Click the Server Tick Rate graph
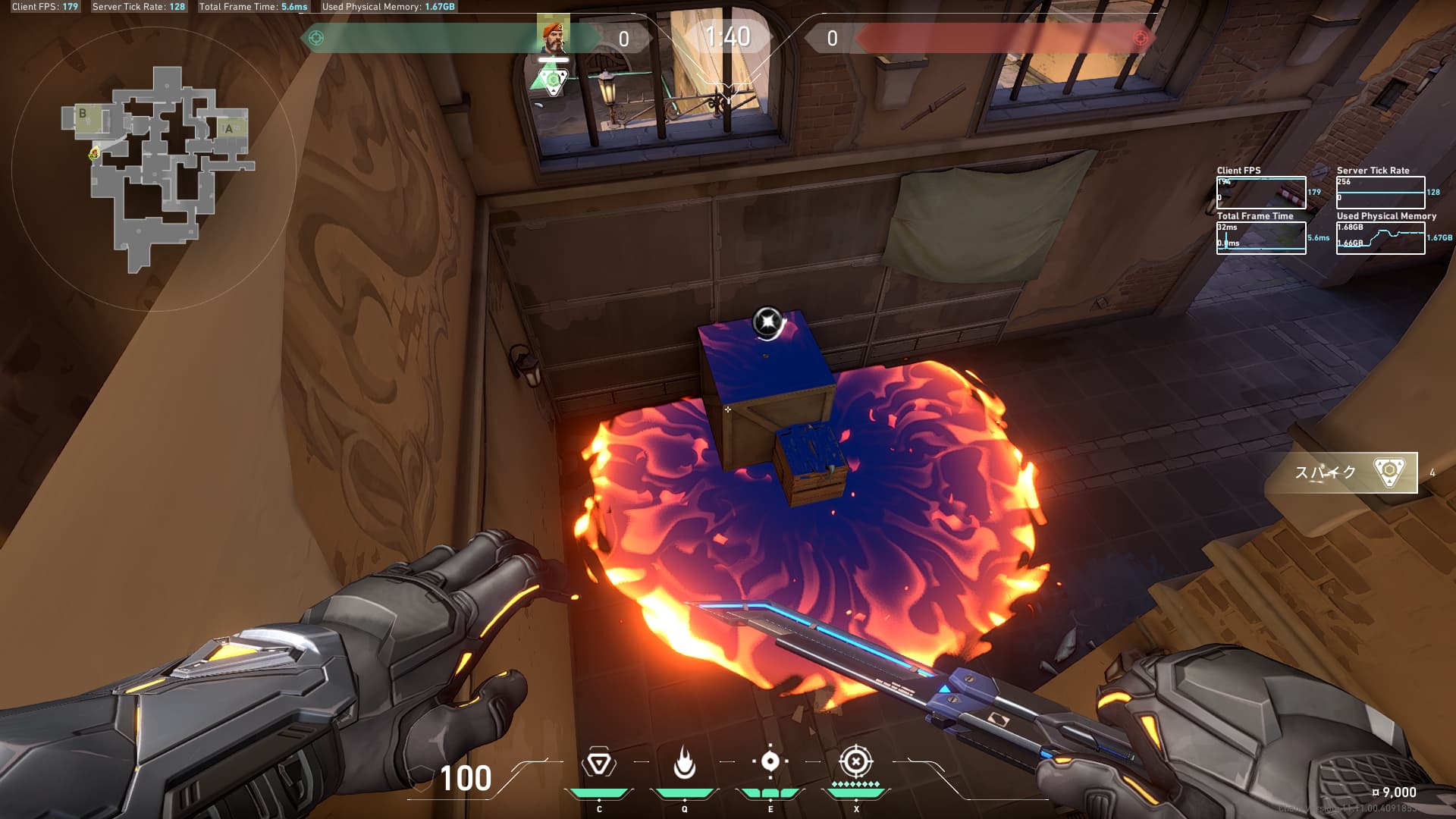The height and width of the screenshot is (819, 1456). pyautogui.click(x=1380, y=193)
